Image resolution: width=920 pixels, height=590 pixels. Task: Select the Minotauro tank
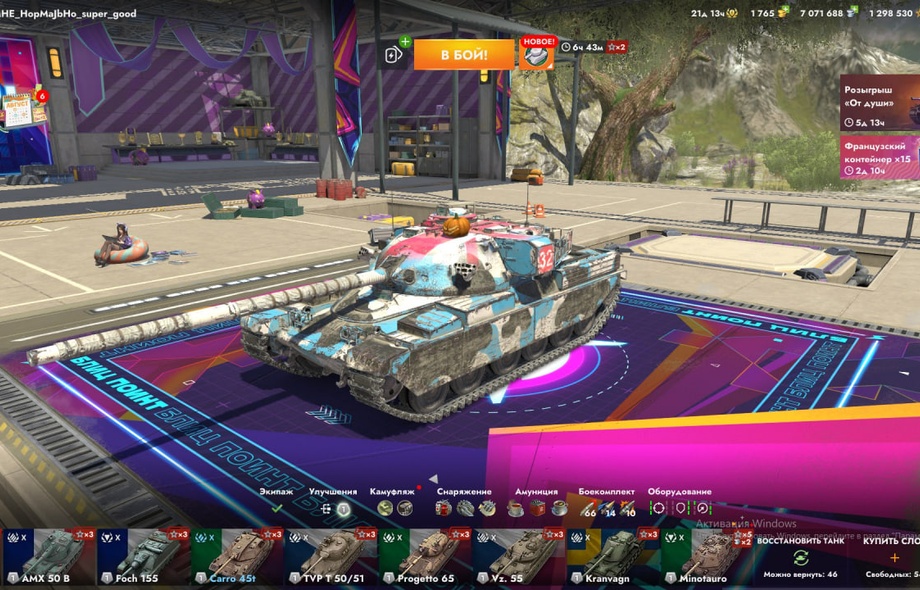705,557
